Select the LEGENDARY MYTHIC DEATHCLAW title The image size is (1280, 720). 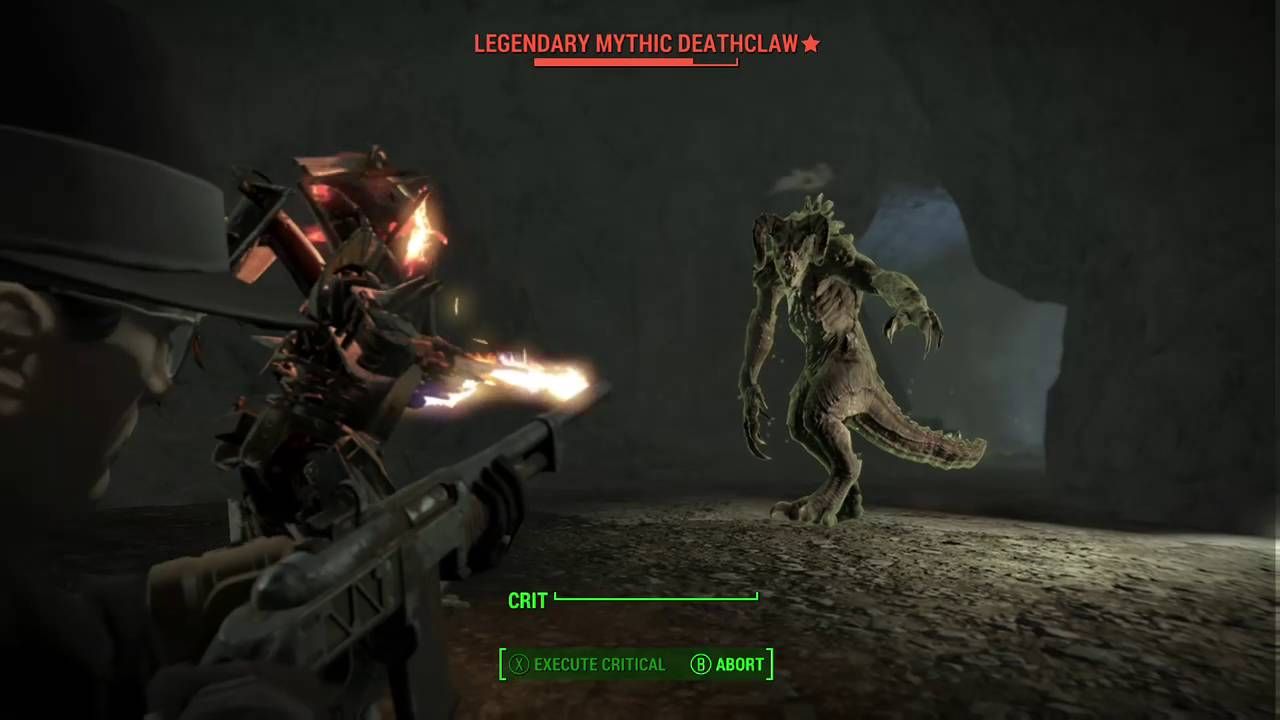tap(636, 44)
